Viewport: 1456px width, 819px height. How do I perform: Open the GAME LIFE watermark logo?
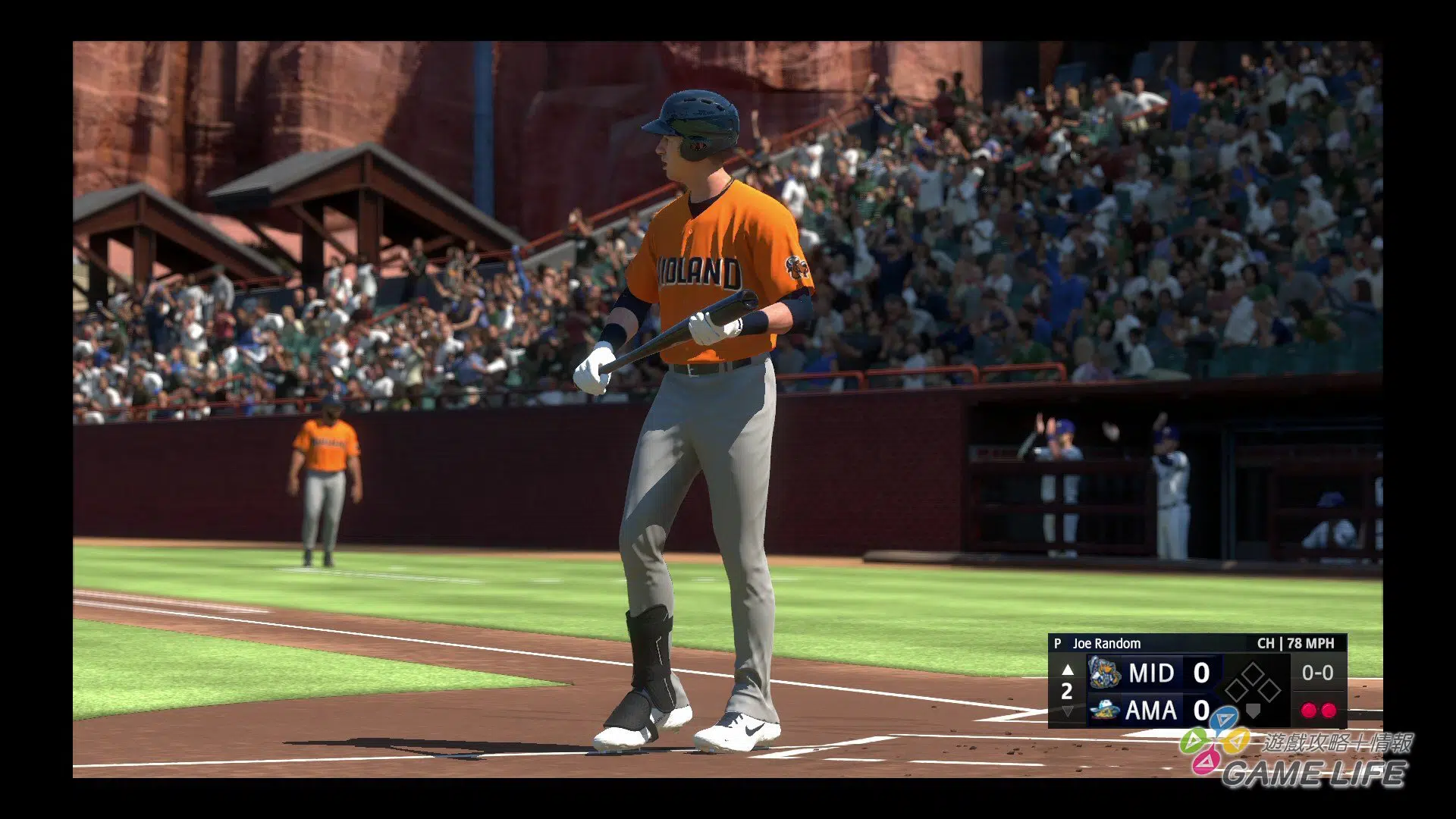click(x=1298, y=759)
